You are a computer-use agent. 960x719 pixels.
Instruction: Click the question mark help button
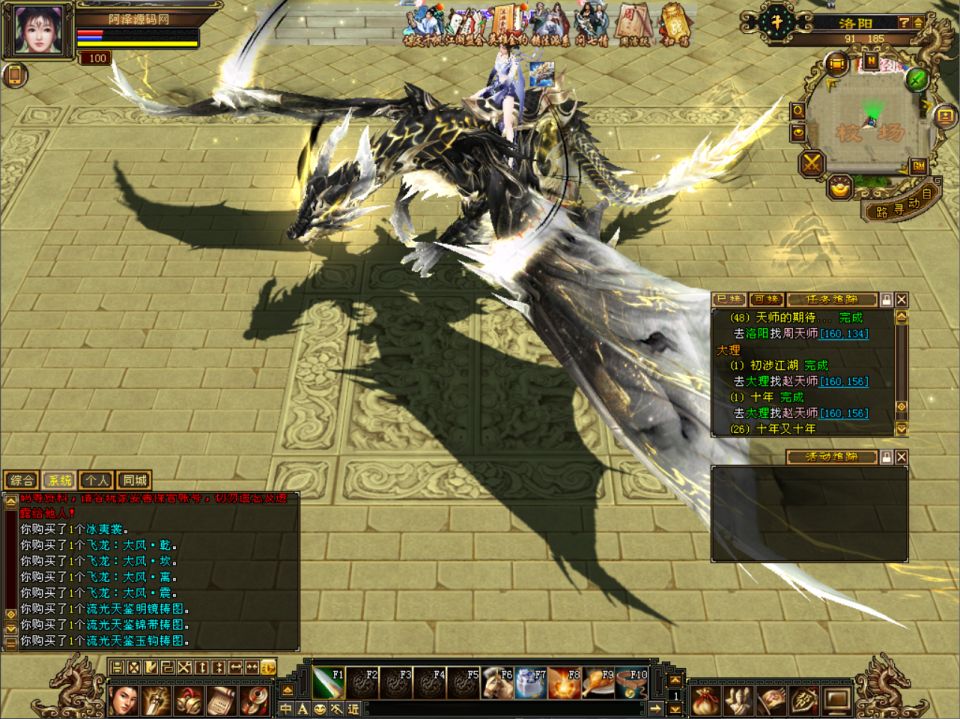pos(904,22)
